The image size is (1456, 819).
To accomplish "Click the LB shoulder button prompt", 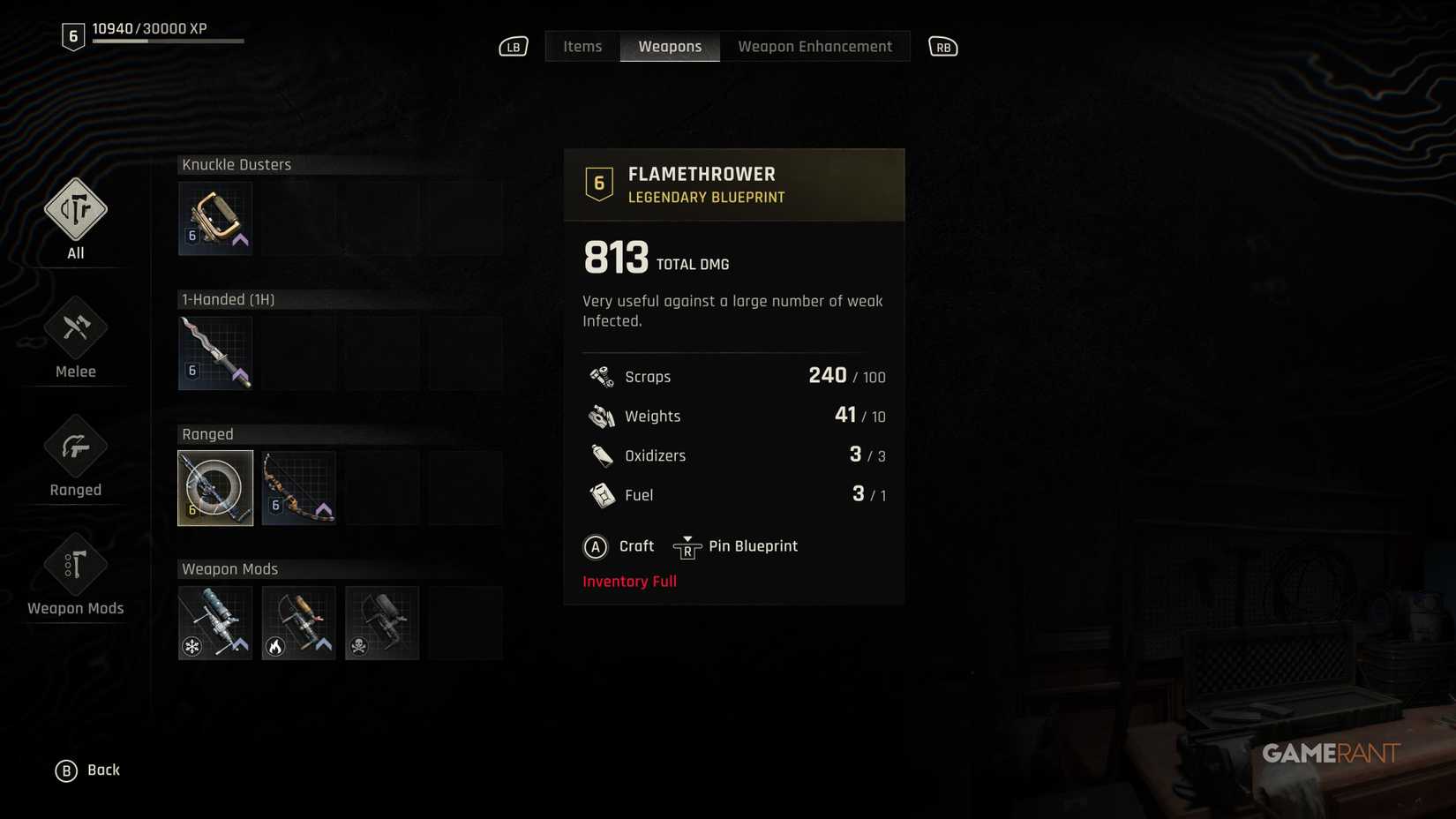I will (x=513, y=46).
